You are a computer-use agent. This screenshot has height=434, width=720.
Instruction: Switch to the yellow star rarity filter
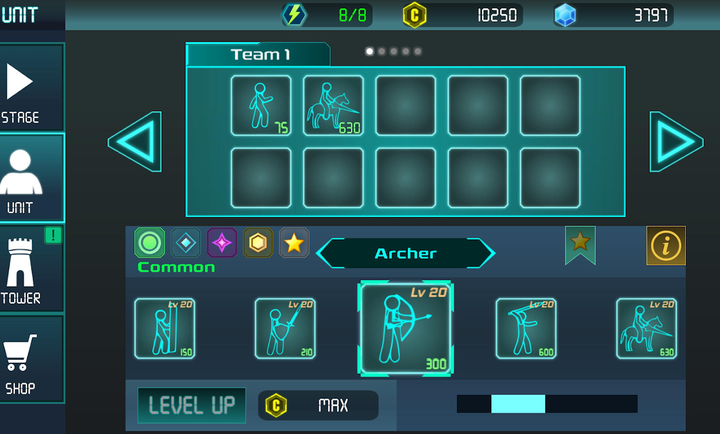point(293,242)
